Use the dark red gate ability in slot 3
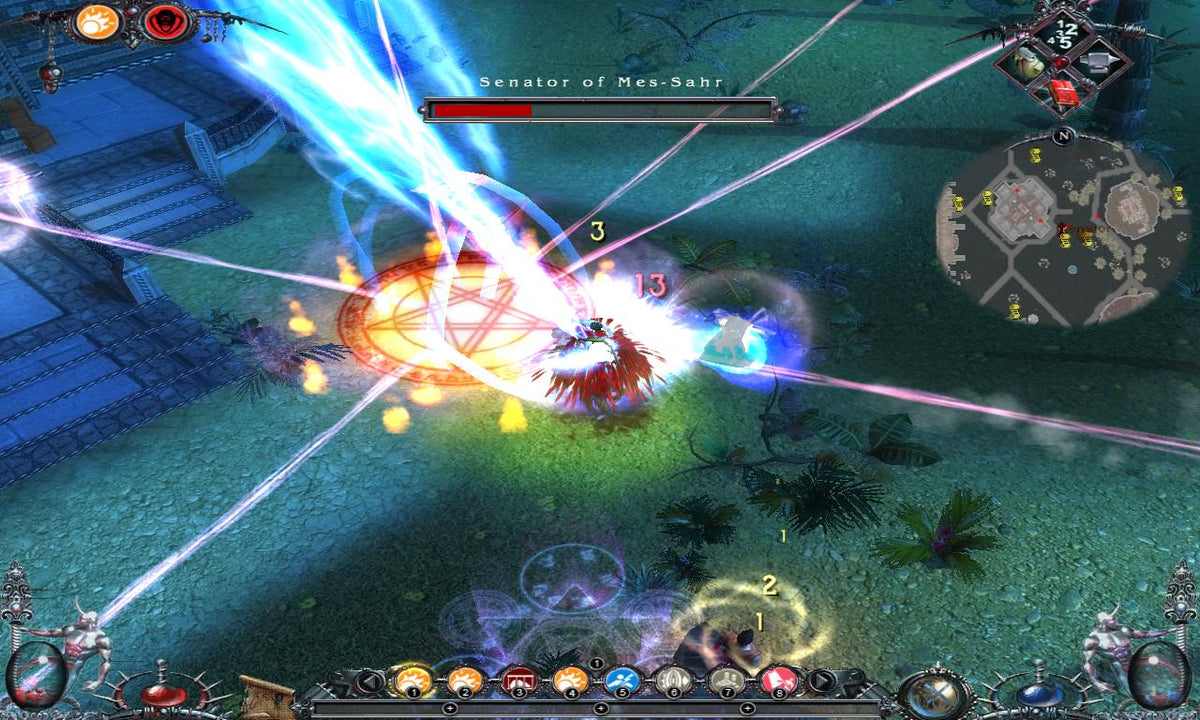The width and height of the screenshot is (1200, 720). point(518,682)
